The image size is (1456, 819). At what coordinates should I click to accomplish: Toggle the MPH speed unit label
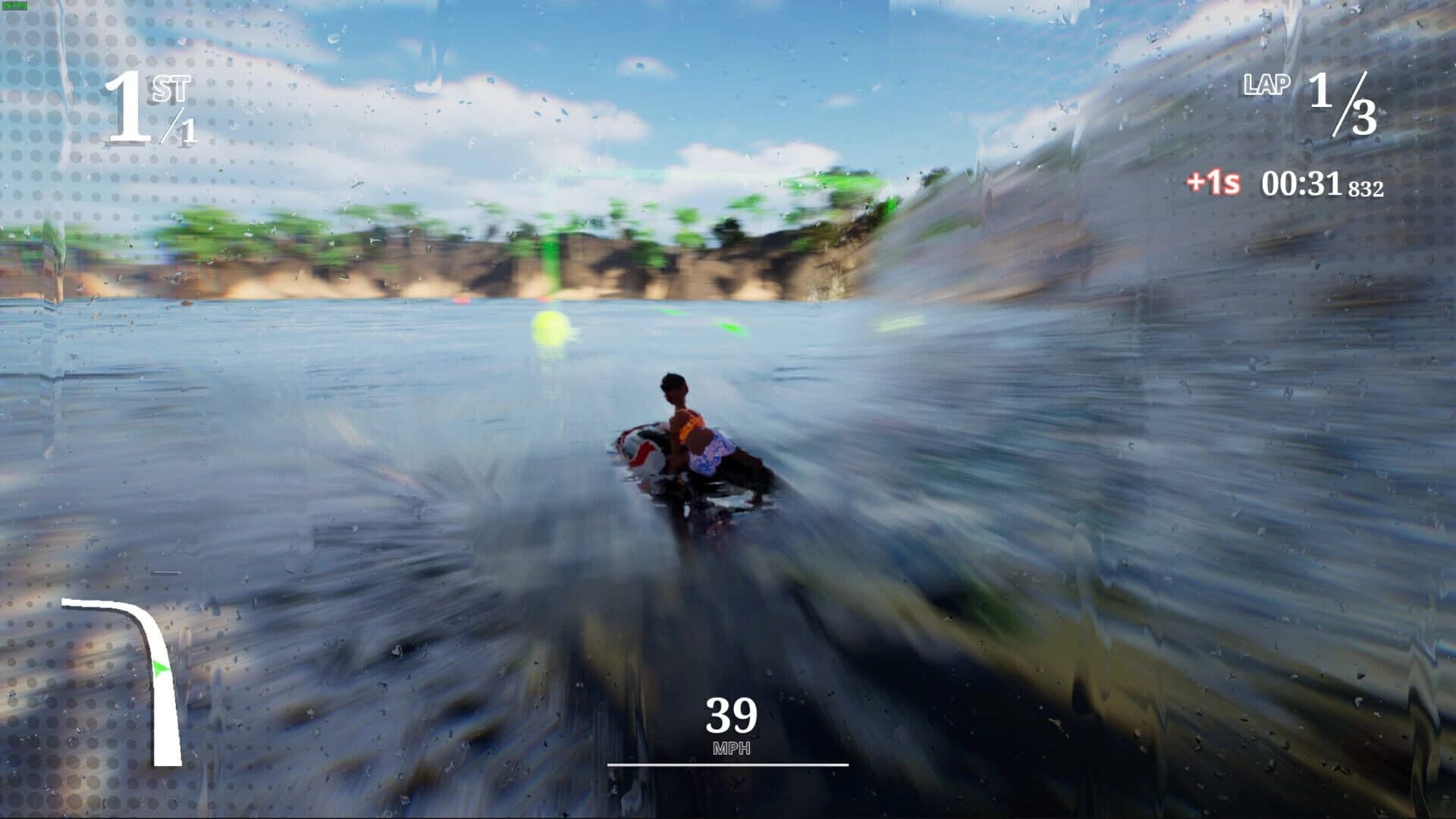(x=730, y=749)
